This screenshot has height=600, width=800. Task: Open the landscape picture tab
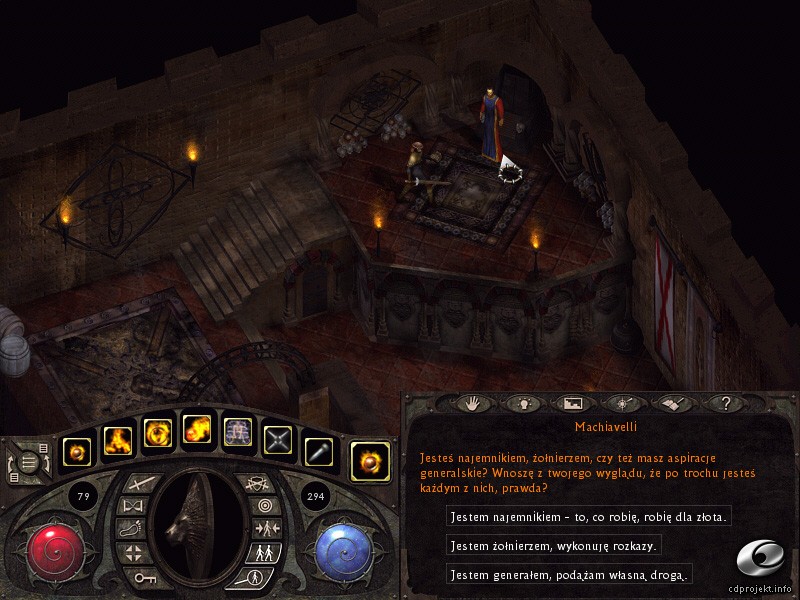(x=572, y=403)
